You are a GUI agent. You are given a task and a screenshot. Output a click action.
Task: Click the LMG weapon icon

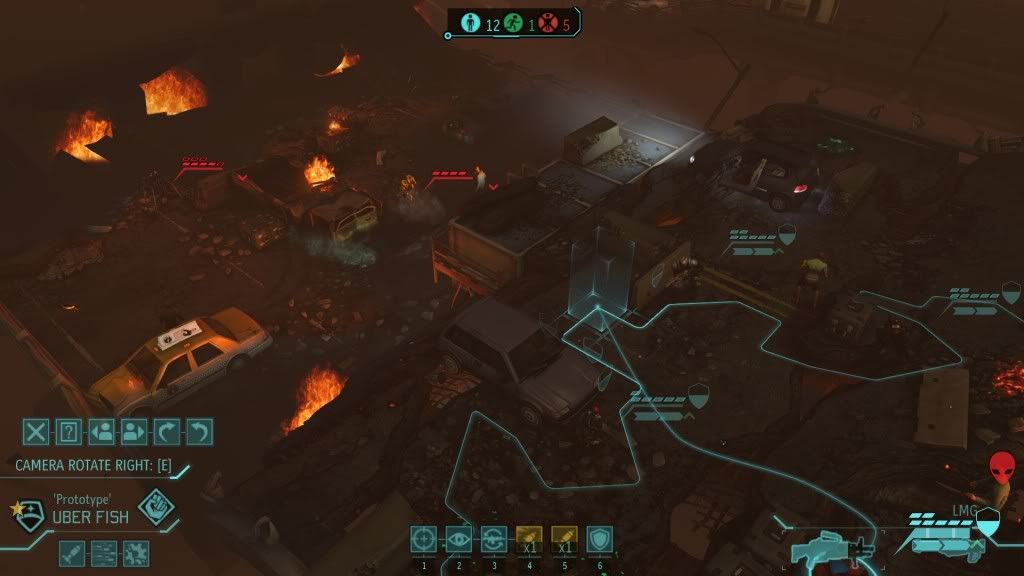click(x=832, y=549)
